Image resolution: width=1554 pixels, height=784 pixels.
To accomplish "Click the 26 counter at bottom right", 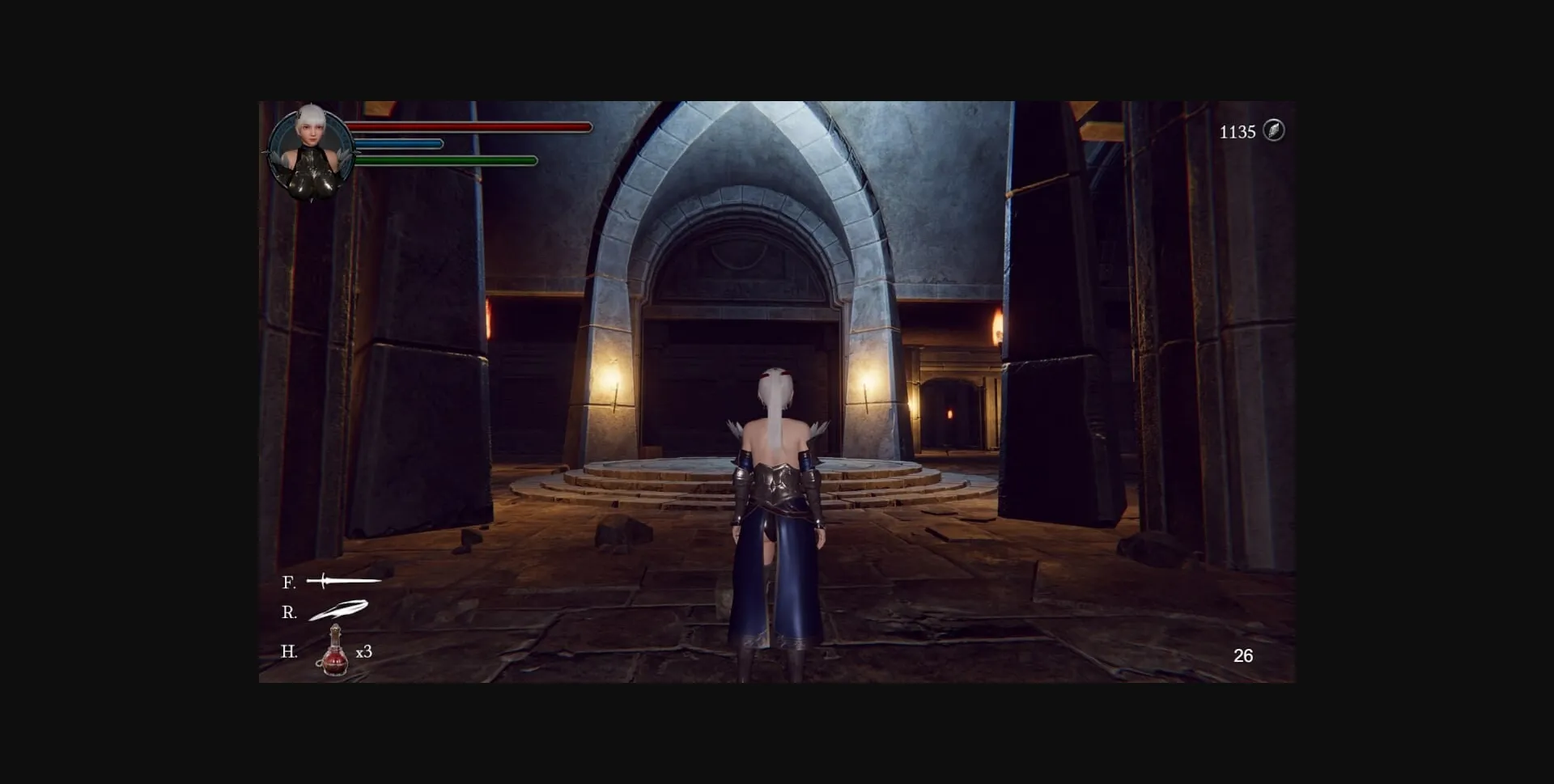I will 1244,655.
